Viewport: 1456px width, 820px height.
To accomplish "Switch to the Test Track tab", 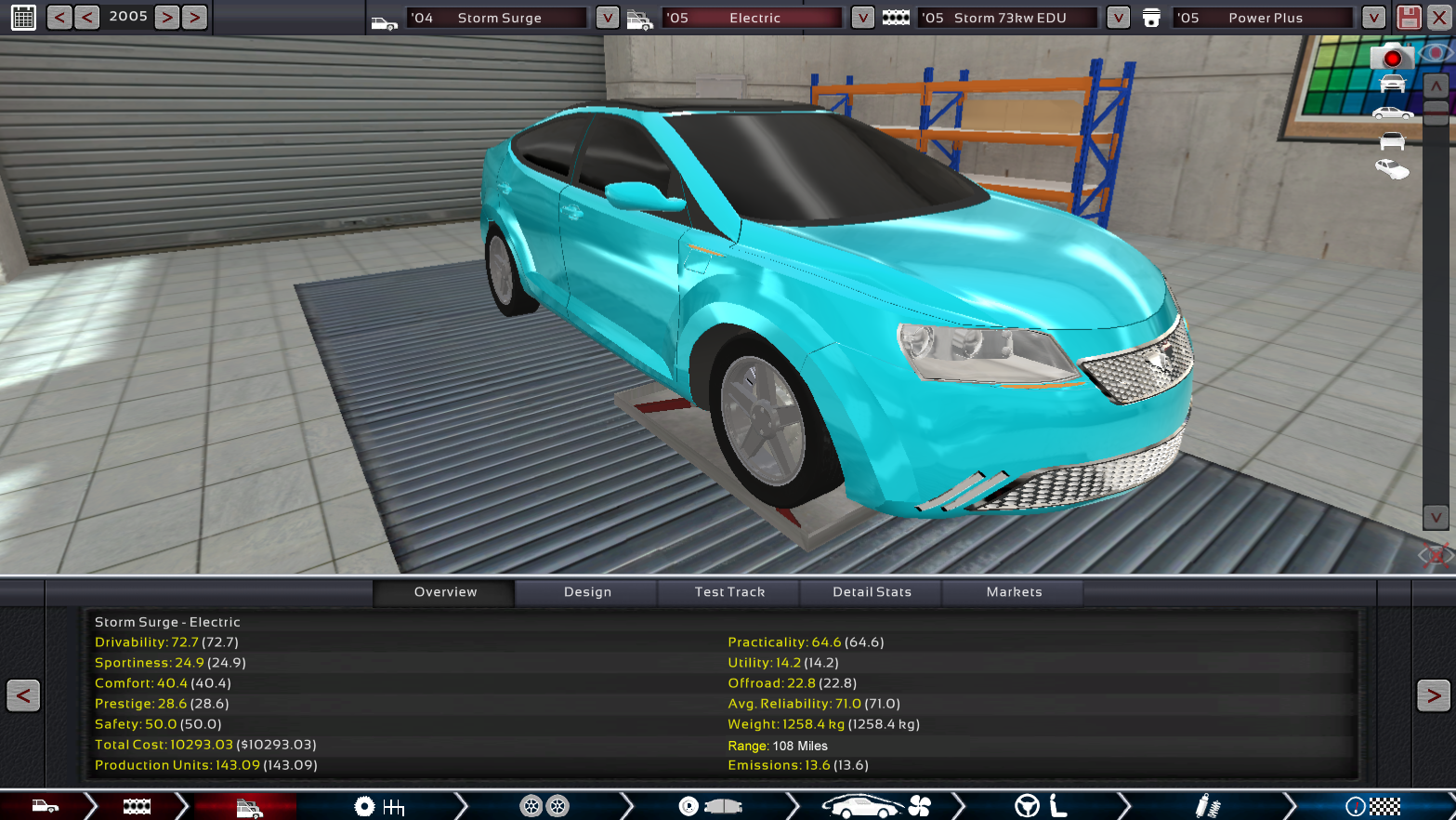I will pyautogui.click(x=729, y=592).
